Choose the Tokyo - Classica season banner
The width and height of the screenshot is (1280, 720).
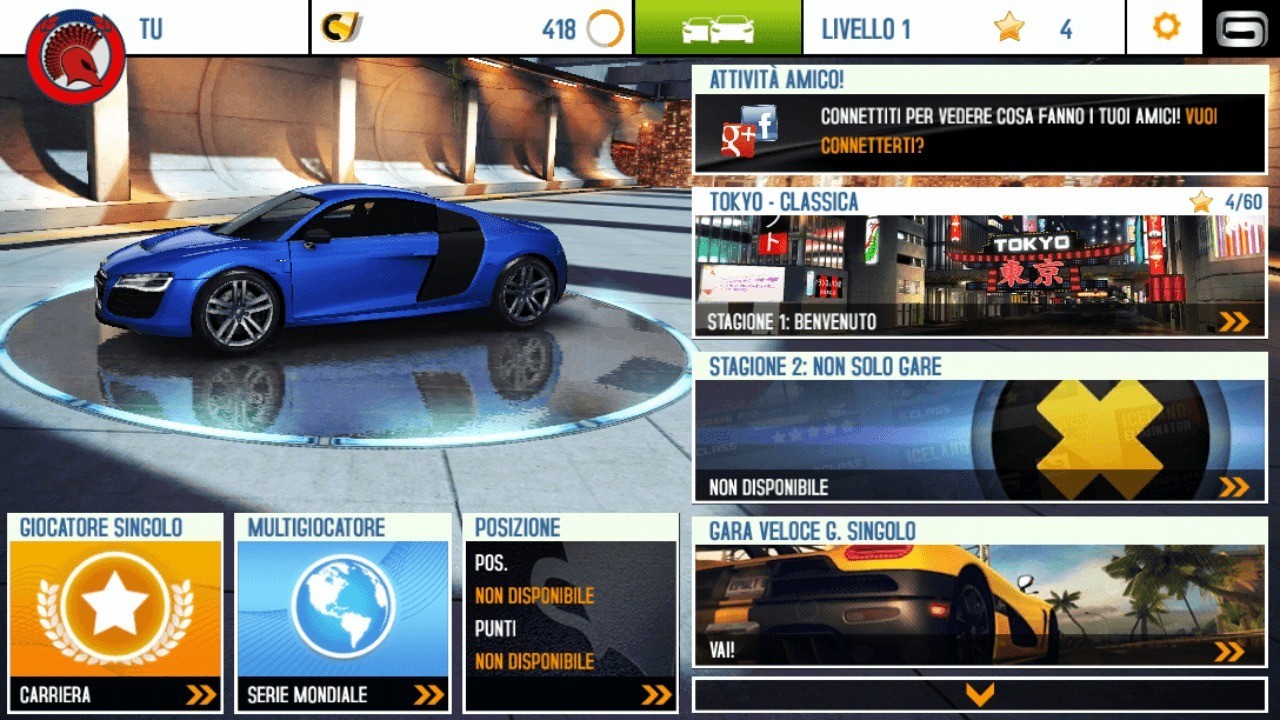click(979, 263)
